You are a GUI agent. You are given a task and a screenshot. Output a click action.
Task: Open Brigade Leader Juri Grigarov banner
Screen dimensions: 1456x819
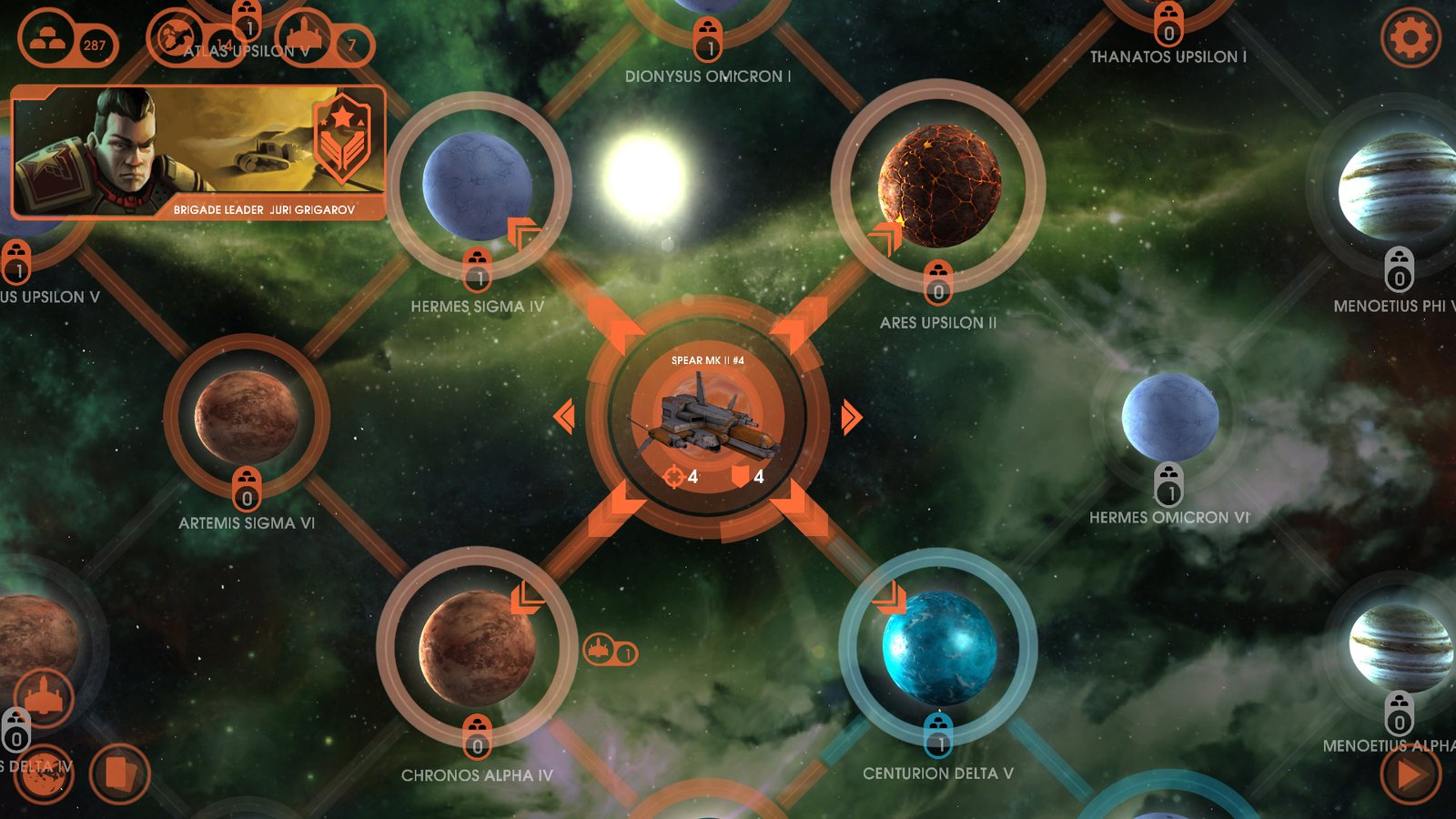click(198, 153)
